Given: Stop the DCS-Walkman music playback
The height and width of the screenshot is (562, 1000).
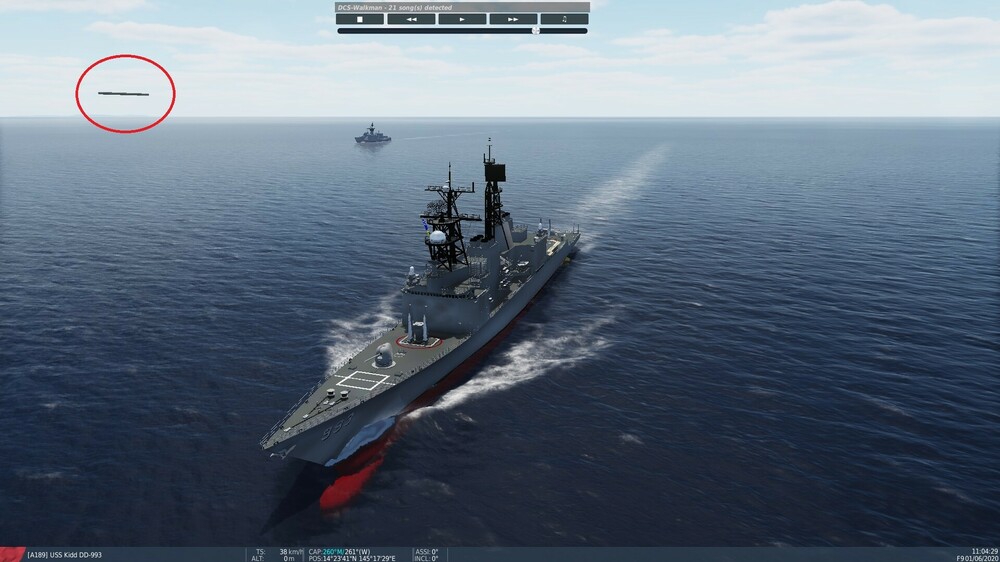Looking at the screenshot, I should coord(361,19).
